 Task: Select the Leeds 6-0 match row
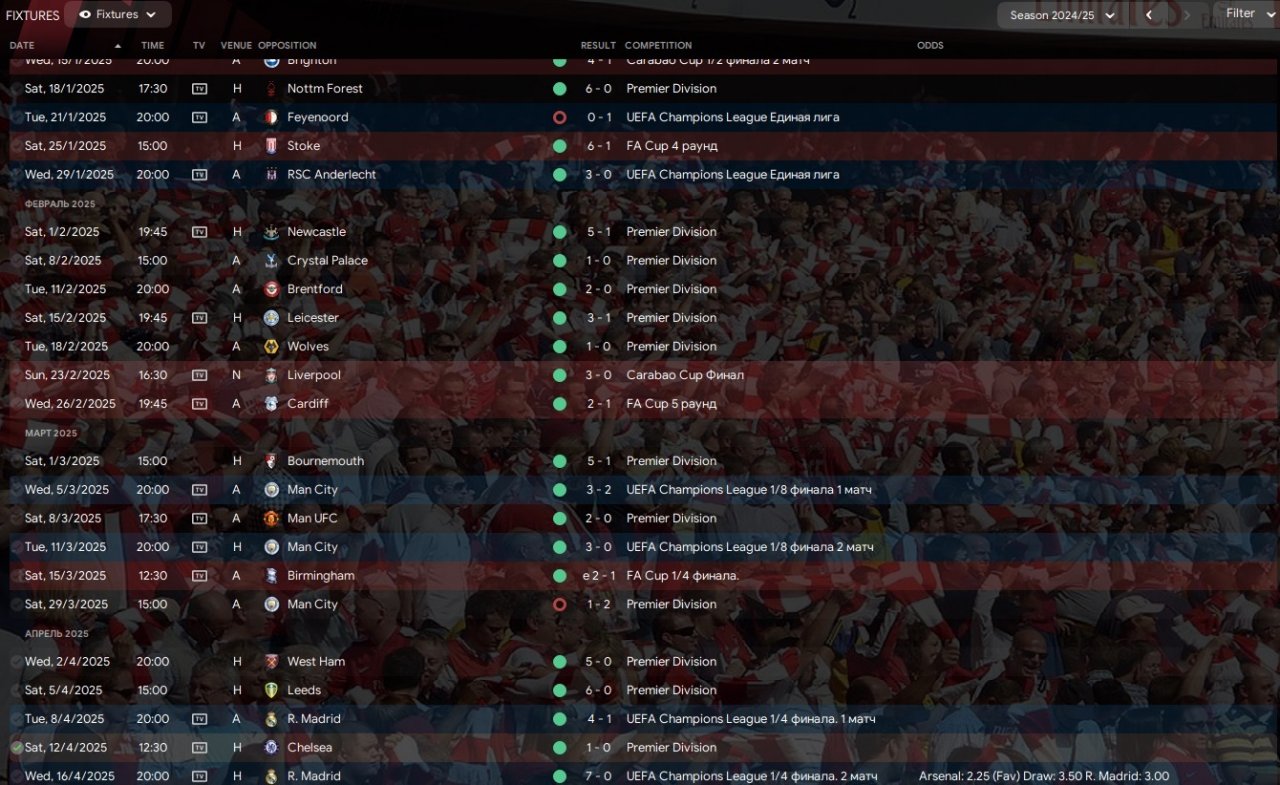pyautogui.click(x=304, y=690)
